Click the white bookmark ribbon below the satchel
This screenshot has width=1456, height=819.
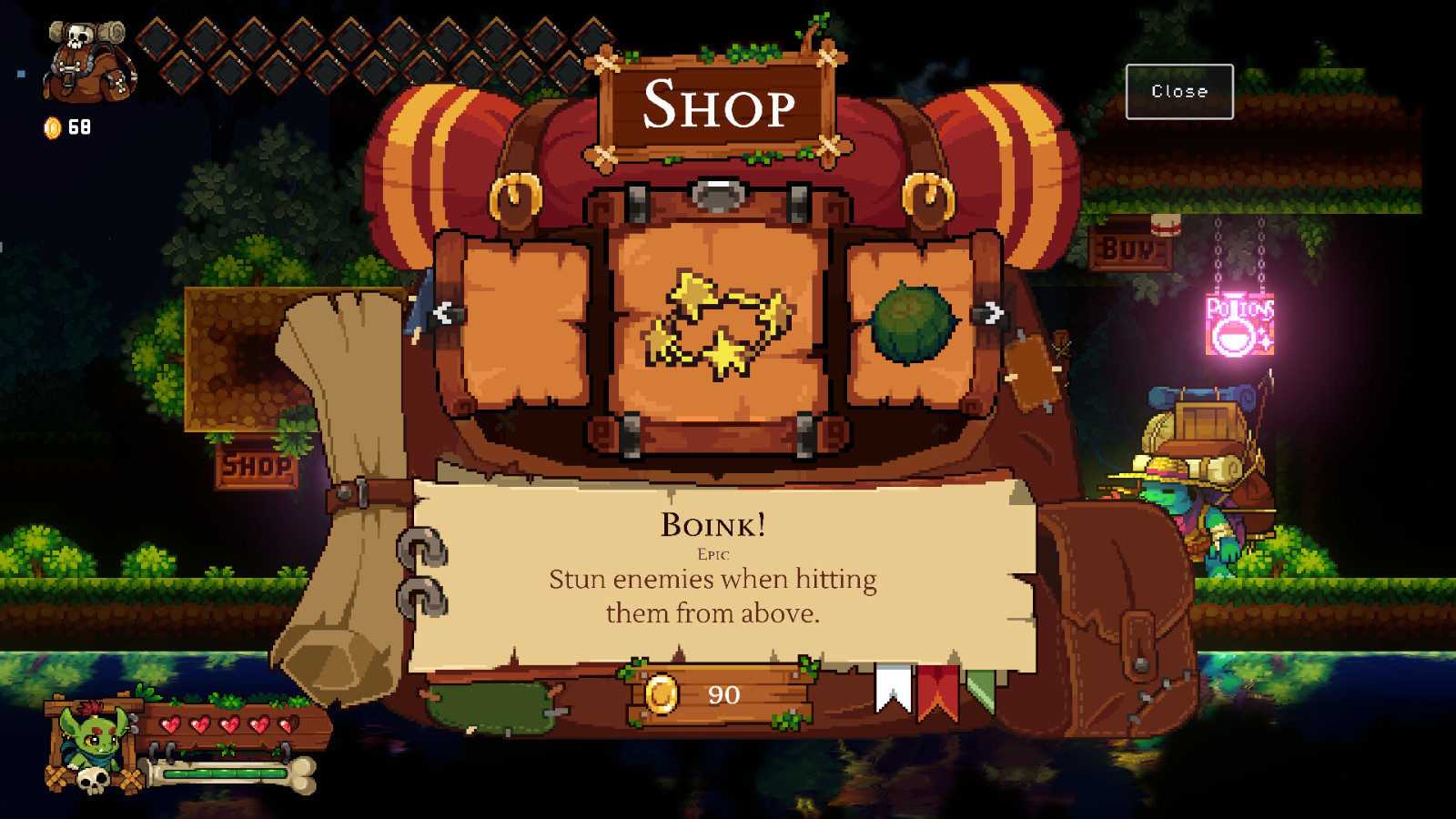tap(893, 687)
